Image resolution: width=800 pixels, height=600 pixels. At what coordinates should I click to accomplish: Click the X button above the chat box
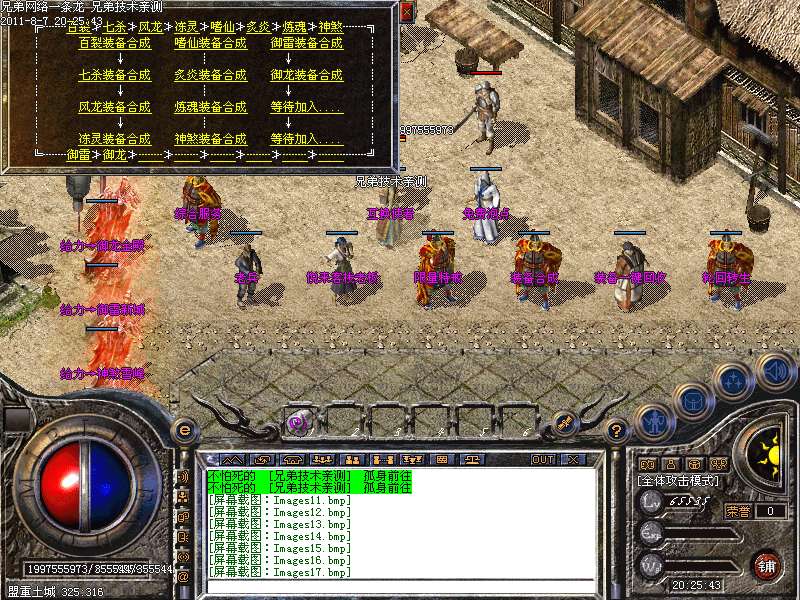(573, 459)
